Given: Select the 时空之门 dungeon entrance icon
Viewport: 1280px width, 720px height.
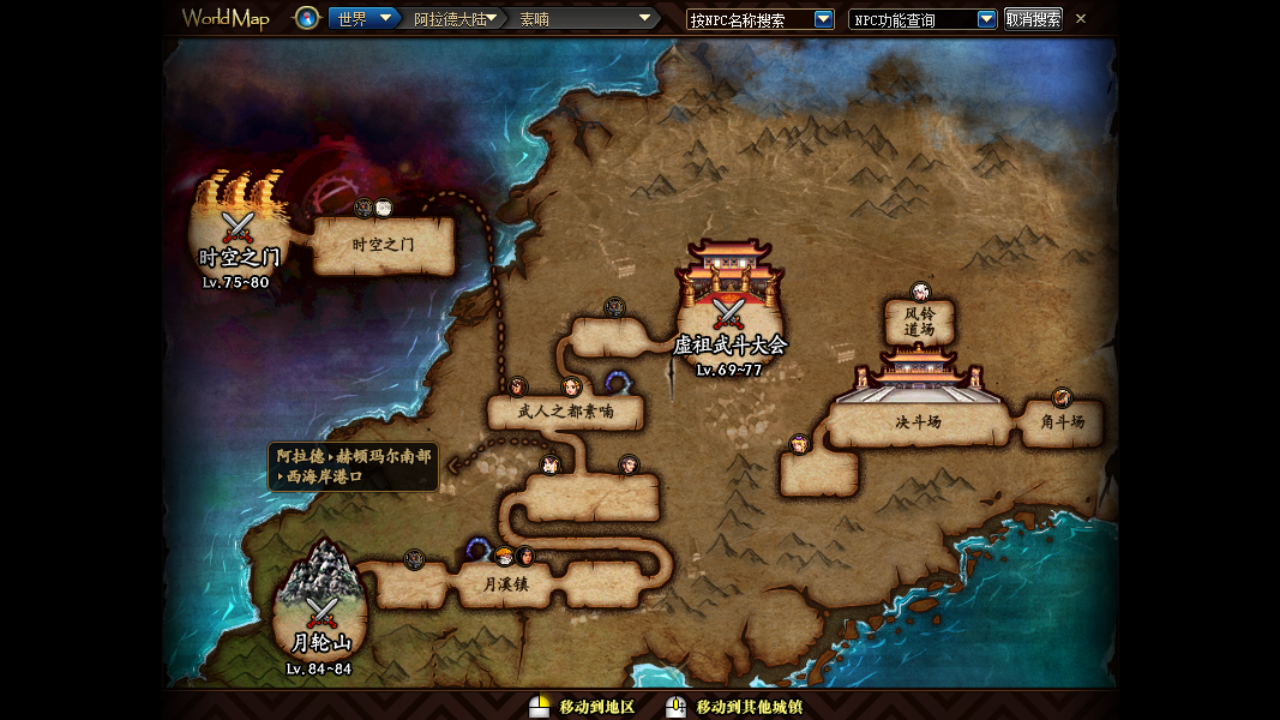Looking at the screenshot, I should (x=238, y=228).
